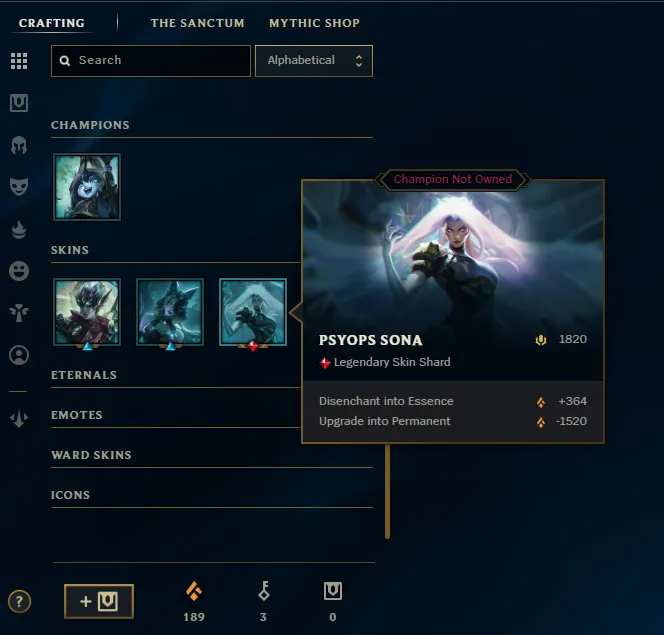The image size is (664, 635).
Task: Pick the fox-eared character skin shard
Action: click(x=170, y=312)
